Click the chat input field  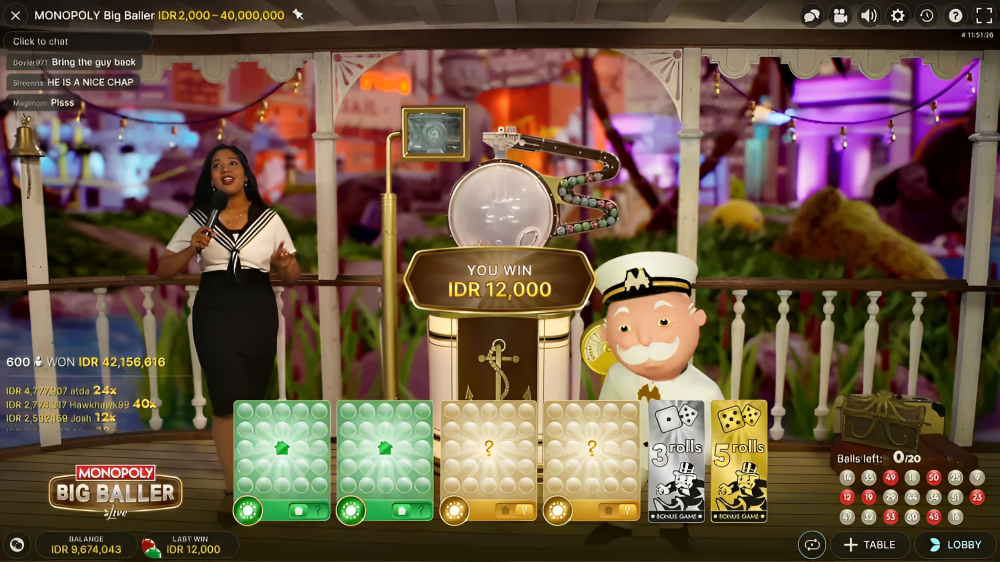click(78, 42)
